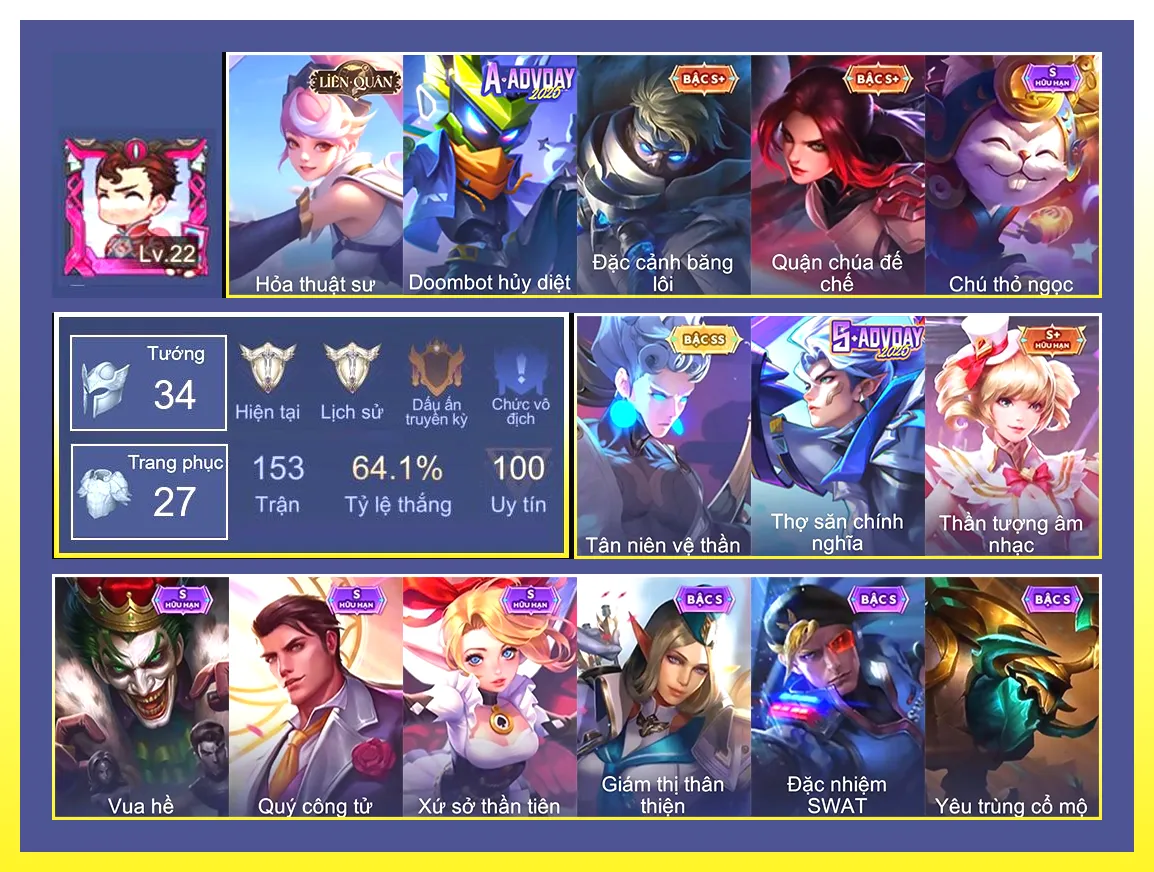Open the Tướng hero count box
The image size is (1154, 872).
(149, 383)
